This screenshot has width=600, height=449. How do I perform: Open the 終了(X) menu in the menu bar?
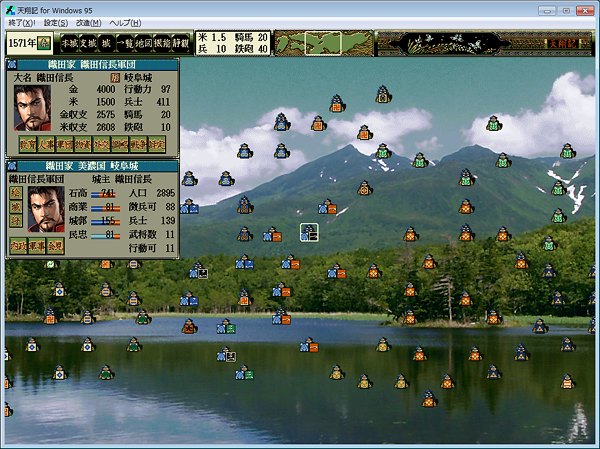pos(22,22)
